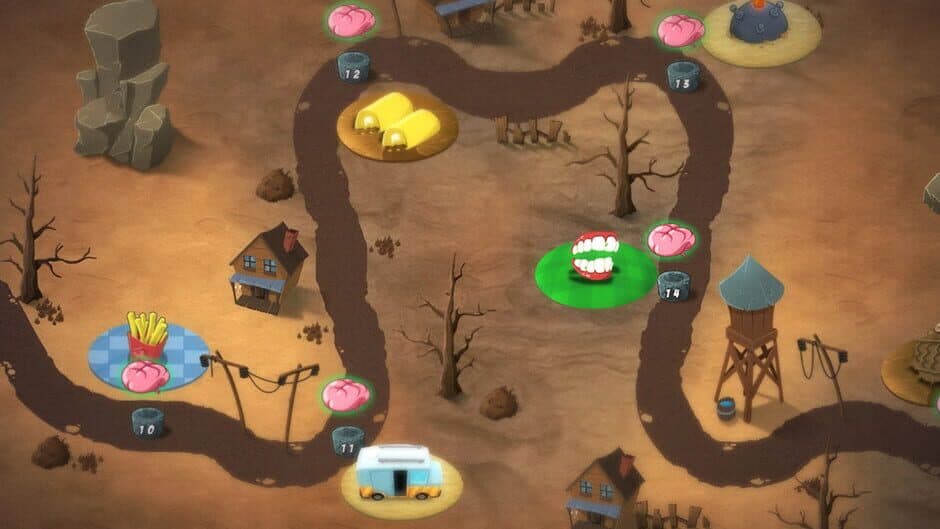Open the blue bomb level tile

pyautogui.click(x=760, y=27)
